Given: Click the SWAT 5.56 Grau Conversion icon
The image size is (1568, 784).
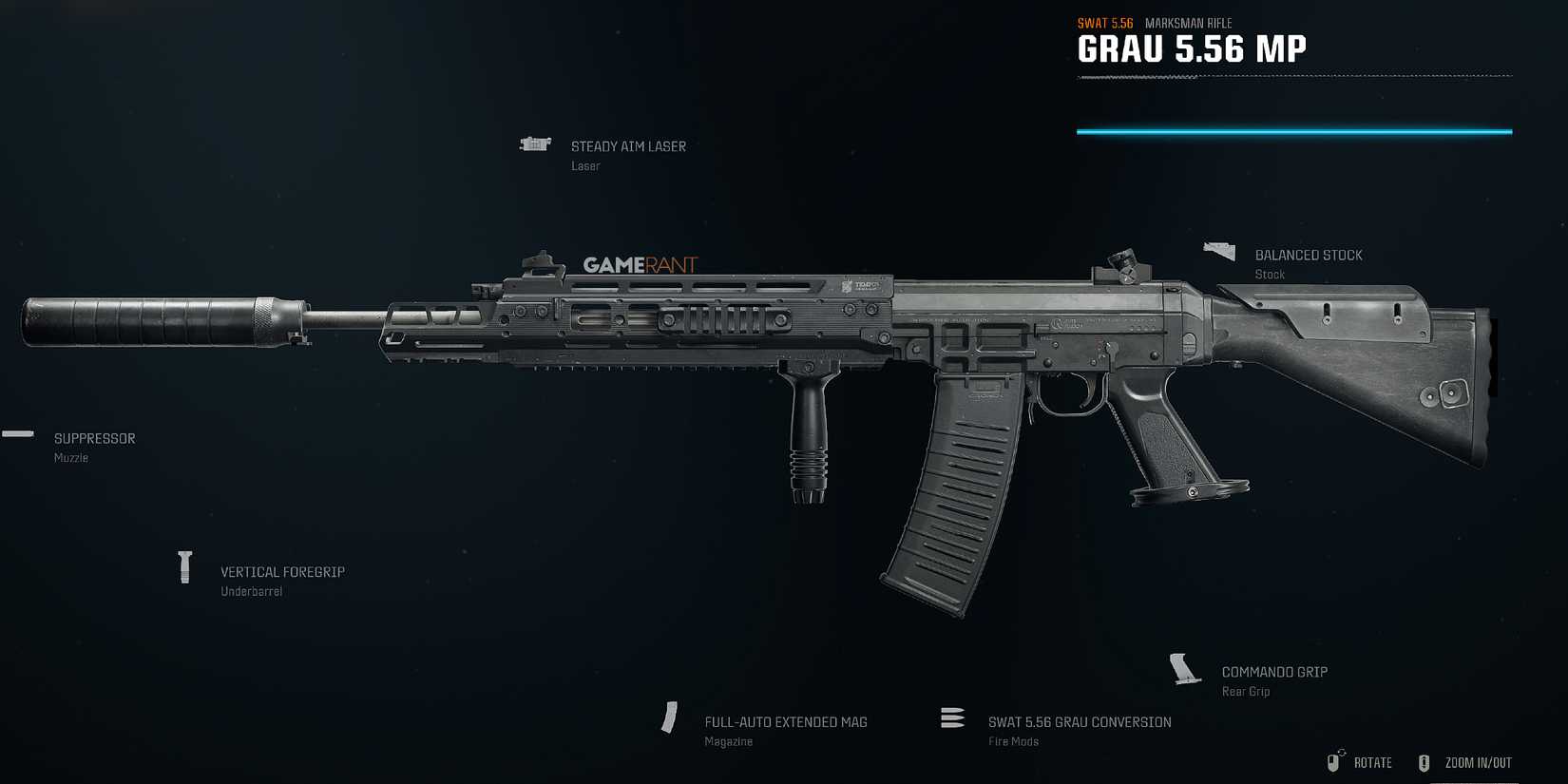Looking at the screenshot, I should click(952, 717).
